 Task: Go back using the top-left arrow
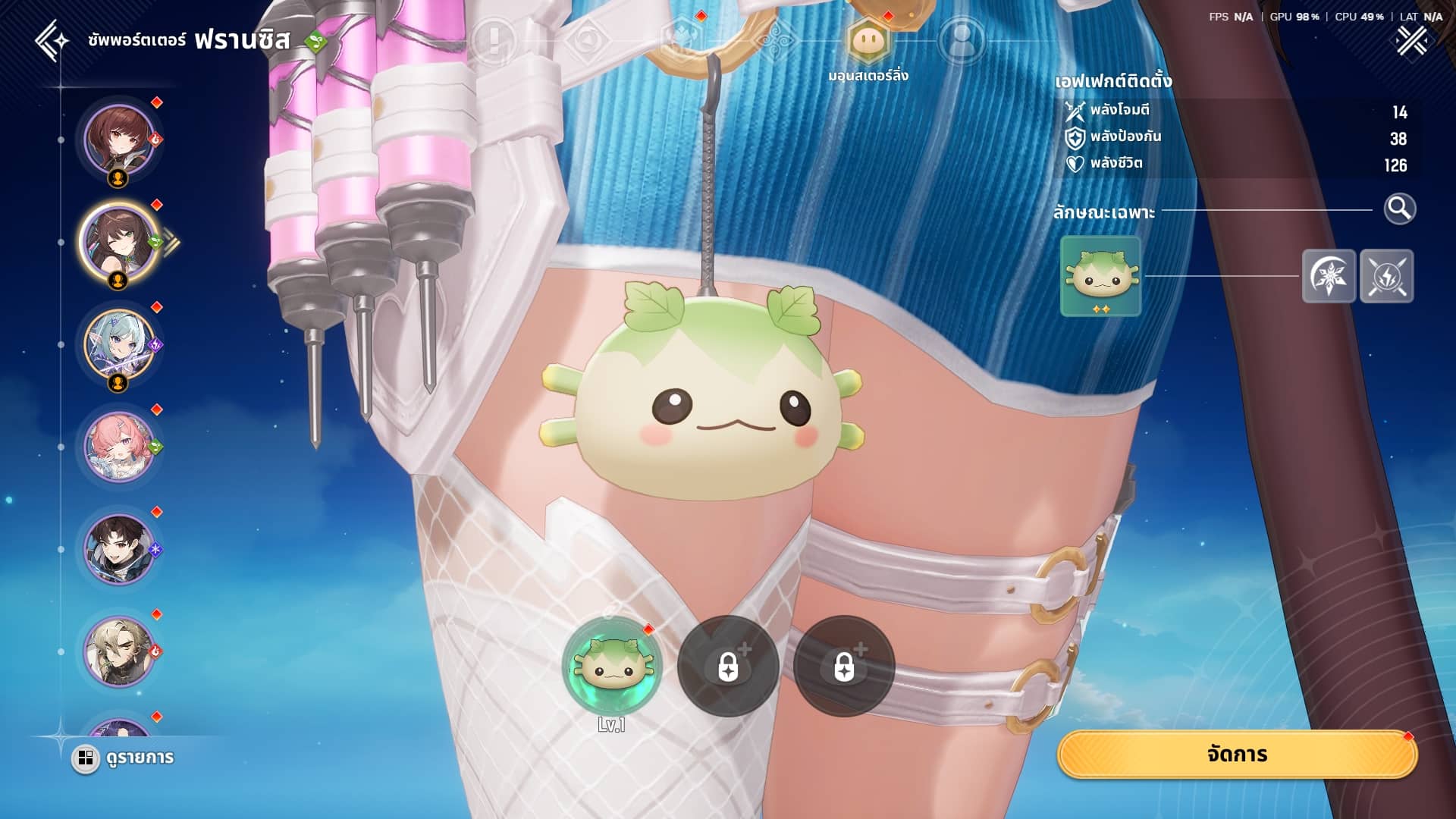point(52,41)
